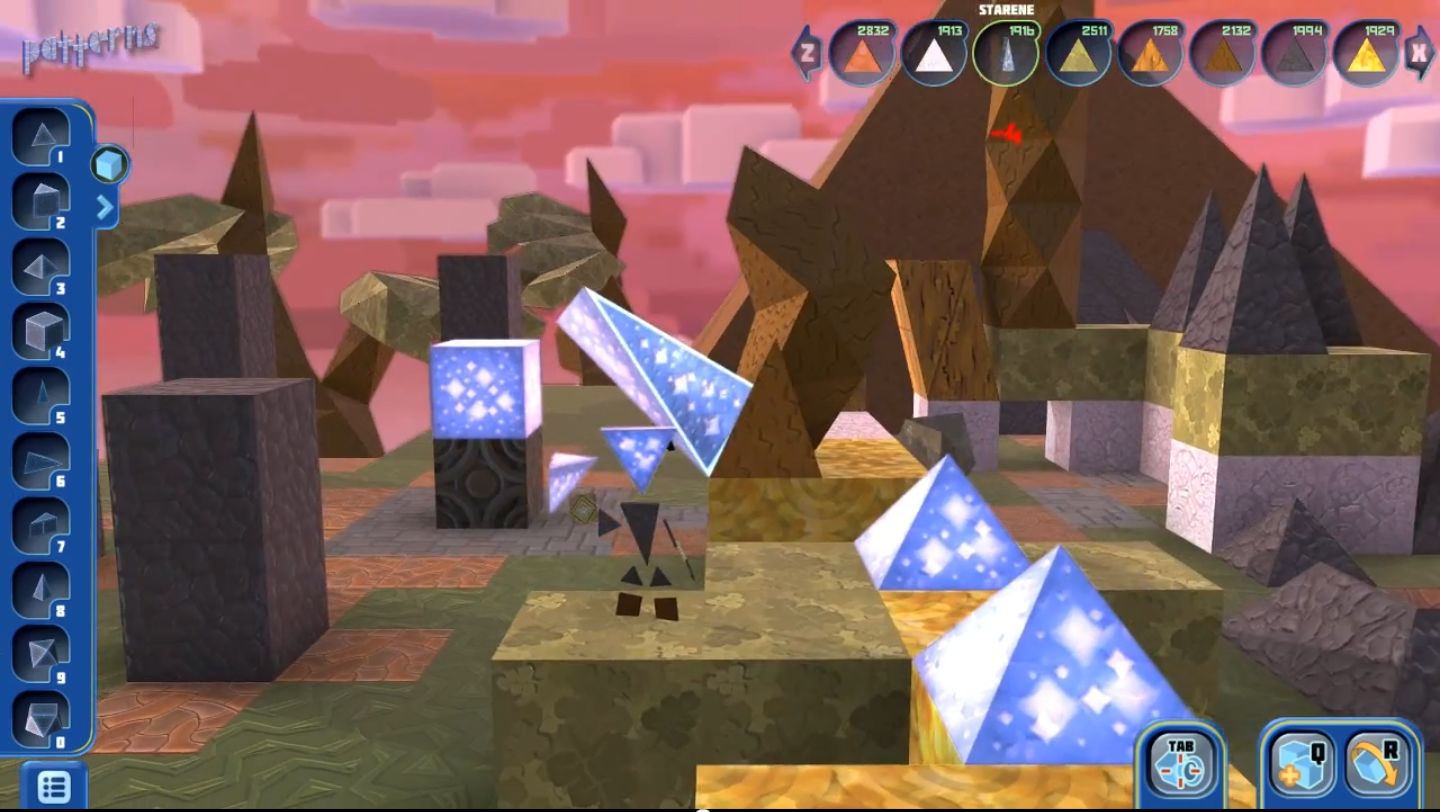Select shape slot number 0
This screenshot has height=812, width=1440.
(41, 718)
